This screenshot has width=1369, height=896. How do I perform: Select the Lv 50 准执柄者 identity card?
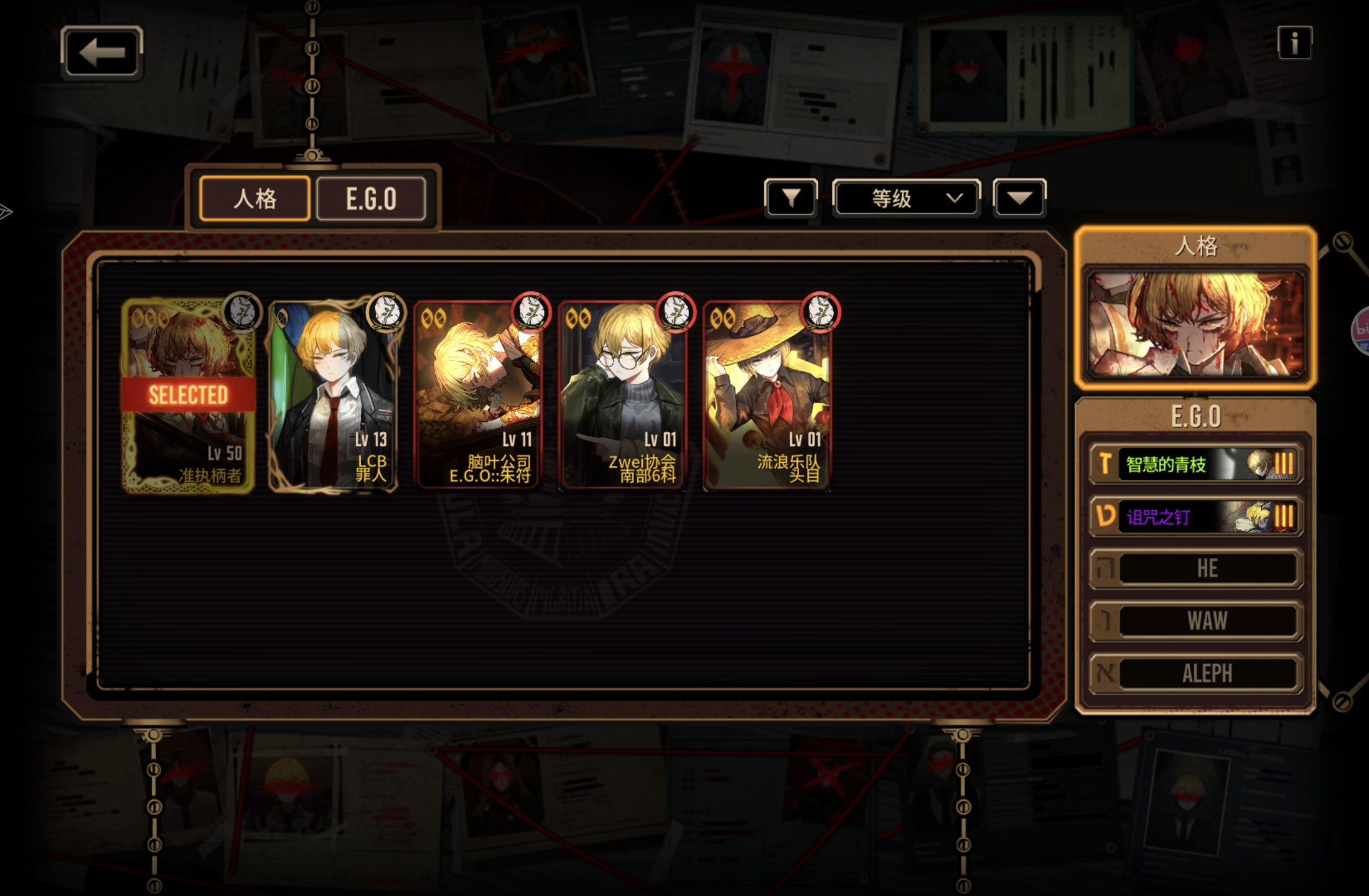click(188, 396)
